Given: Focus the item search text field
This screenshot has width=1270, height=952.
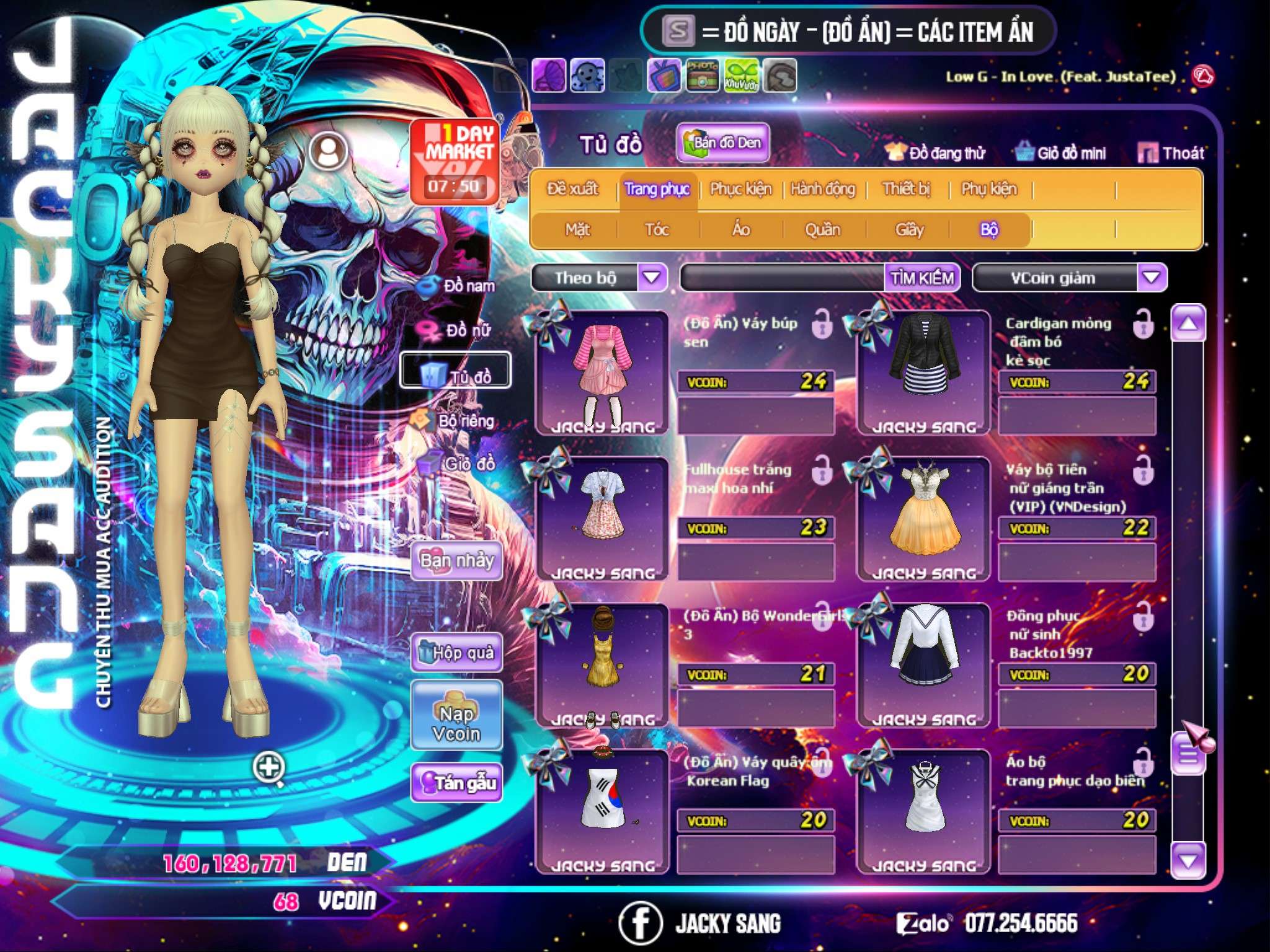Looking at the screenshot, I should click(x=783, y=278).
